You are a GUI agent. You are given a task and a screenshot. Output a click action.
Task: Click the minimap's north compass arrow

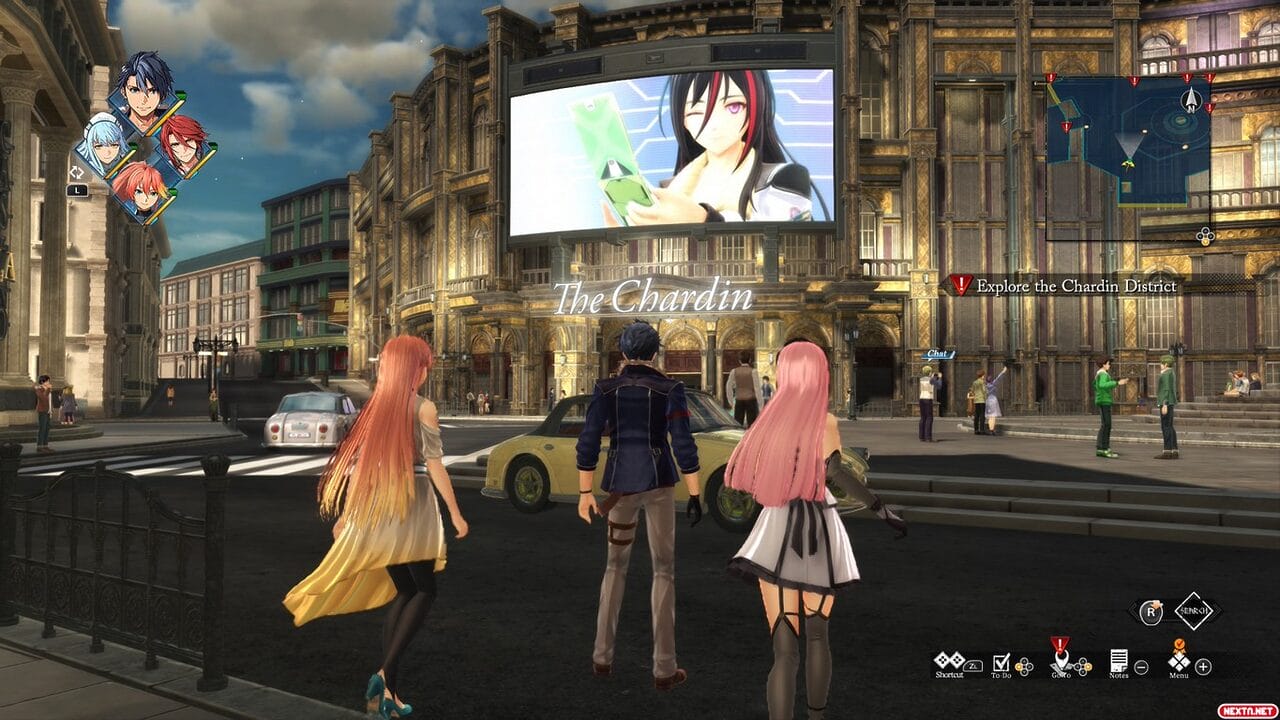click(x=1190, y=99)
